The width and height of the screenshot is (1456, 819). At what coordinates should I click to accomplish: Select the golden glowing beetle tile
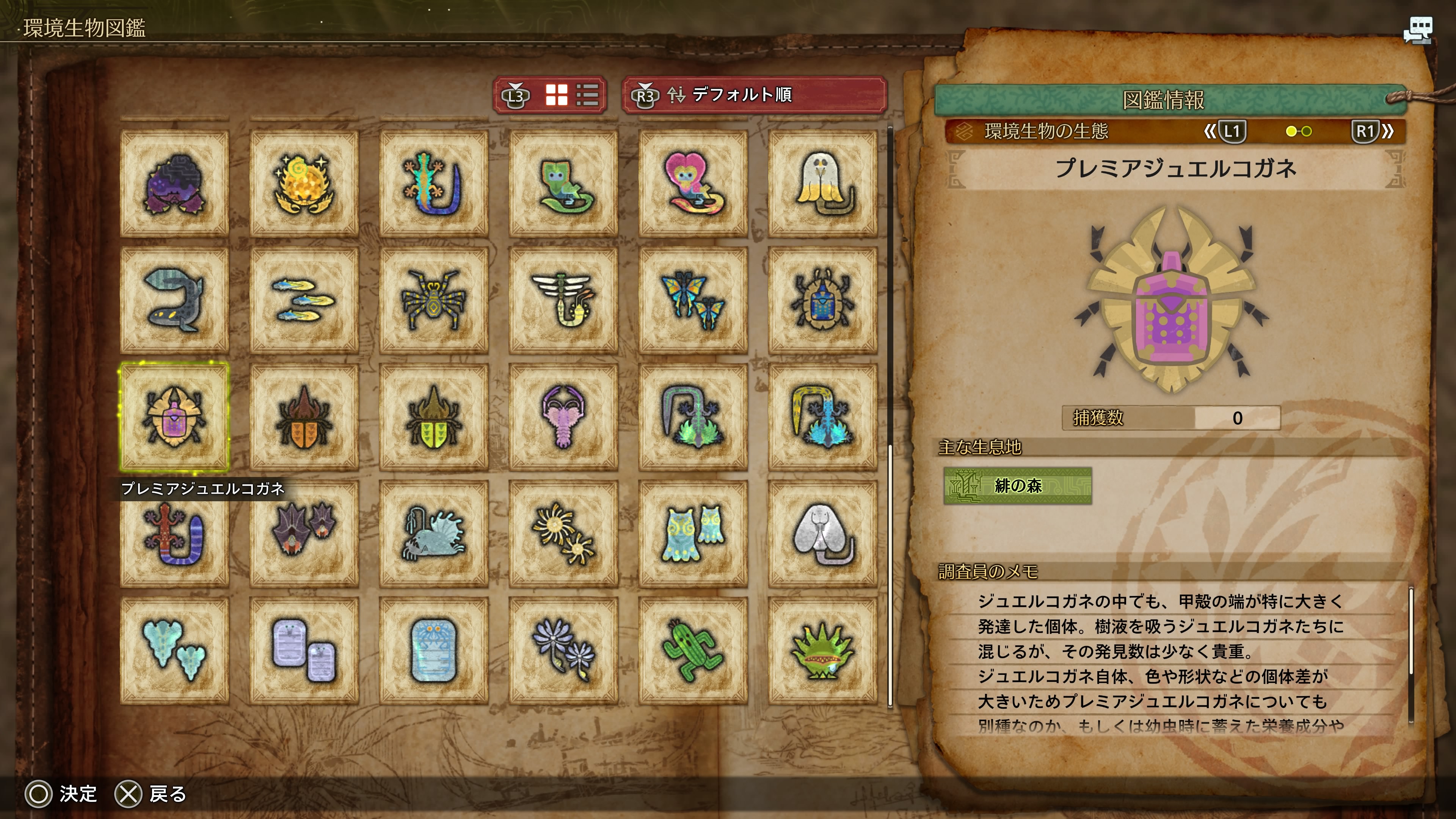pos(304,184)
